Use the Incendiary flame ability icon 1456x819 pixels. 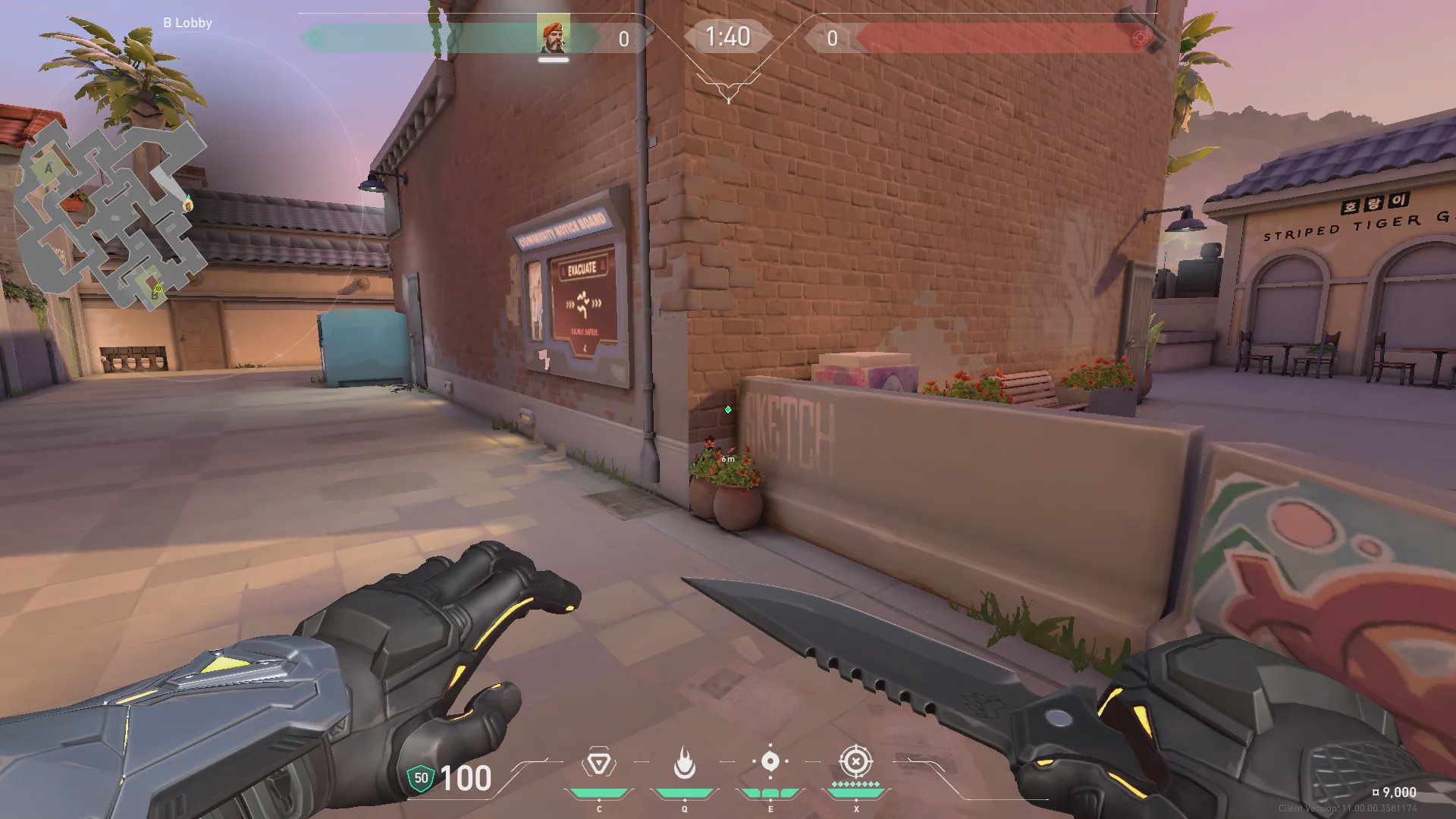(684, 763)
